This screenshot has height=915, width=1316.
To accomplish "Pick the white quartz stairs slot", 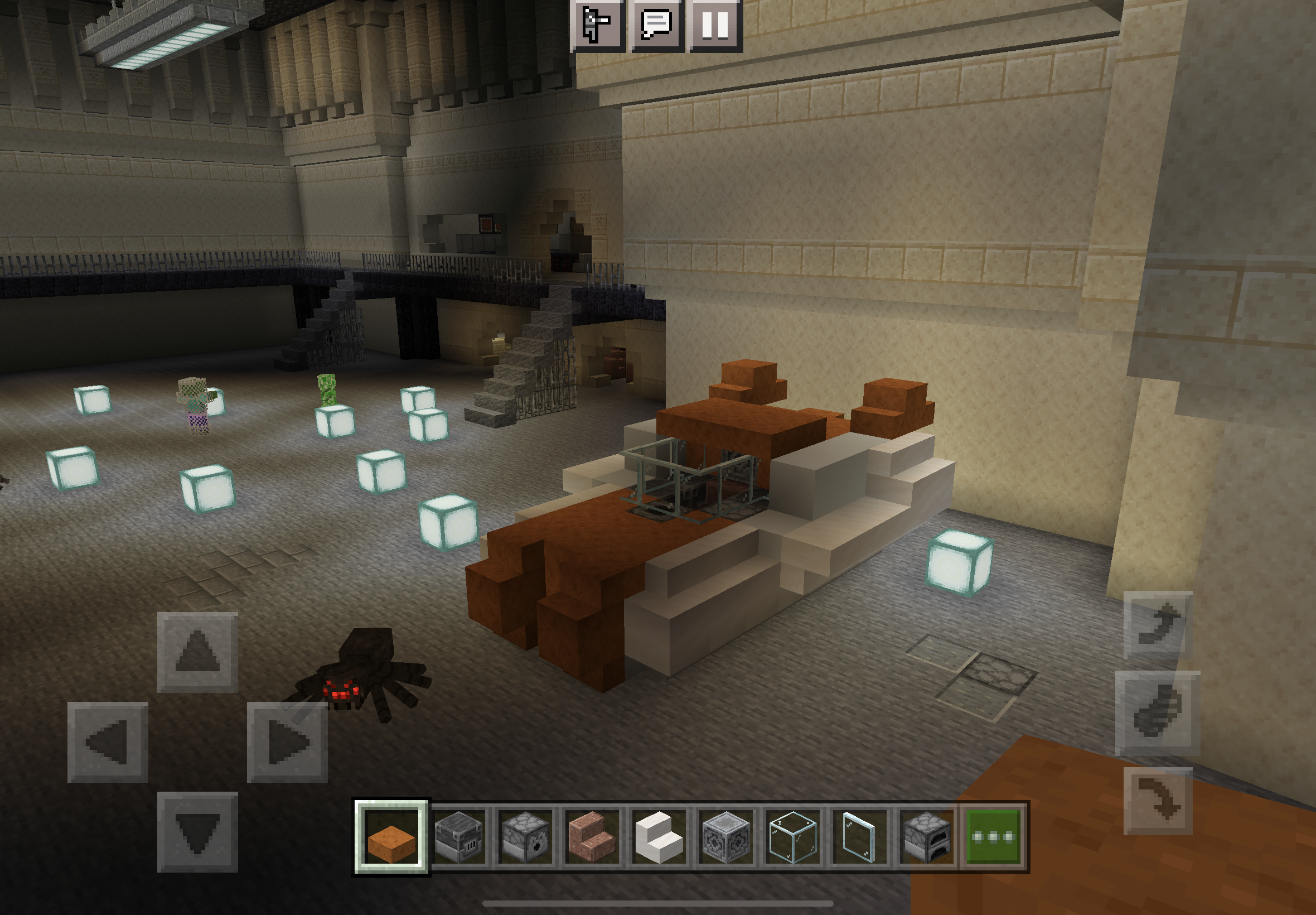I will [659, 837].
